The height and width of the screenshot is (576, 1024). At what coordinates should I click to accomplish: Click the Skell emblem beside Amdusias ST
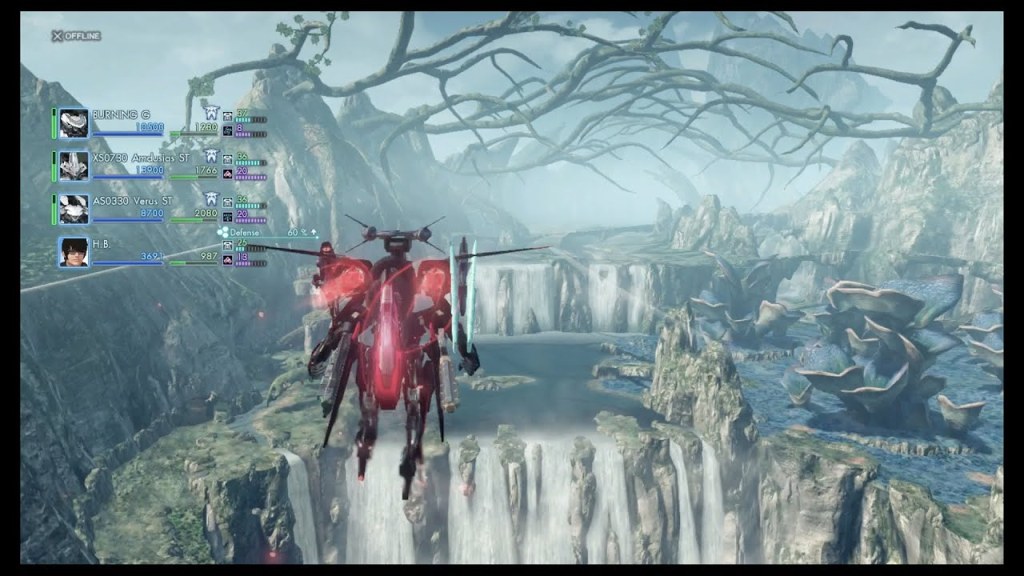pyautogui.click(x=212, y=157)
